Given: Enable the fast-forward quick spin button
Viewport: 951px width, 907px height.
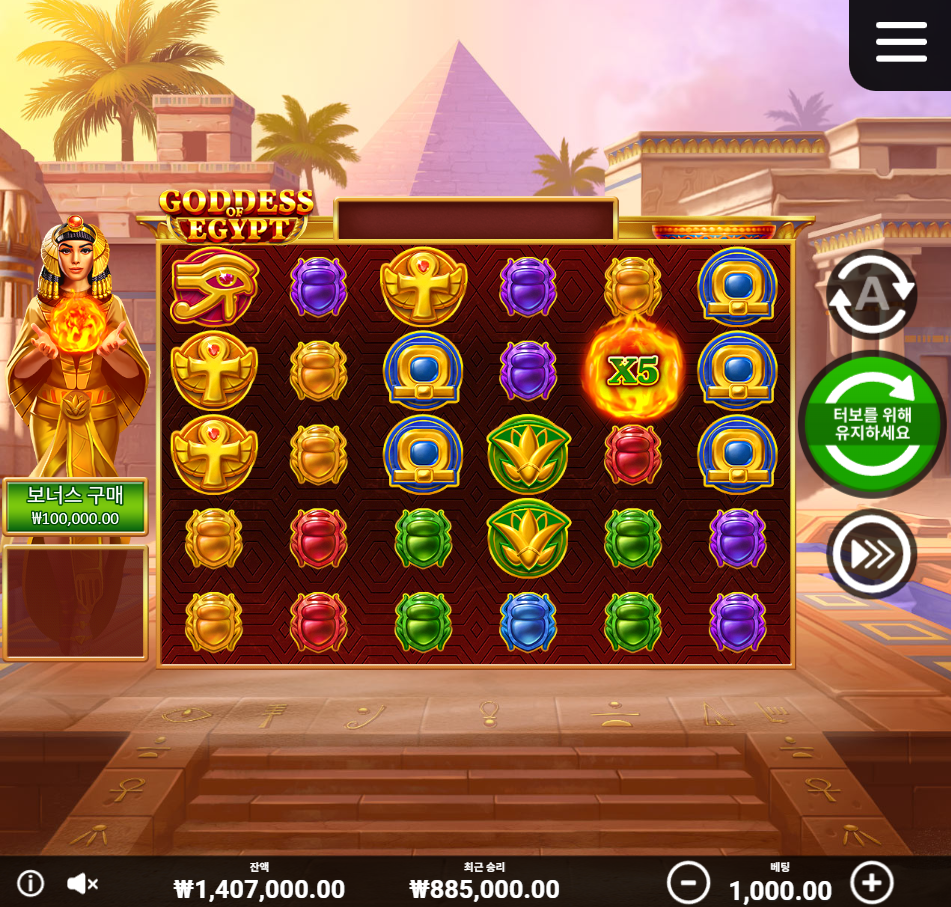Looking at the screenshot, I should click(x=871, y=554).
